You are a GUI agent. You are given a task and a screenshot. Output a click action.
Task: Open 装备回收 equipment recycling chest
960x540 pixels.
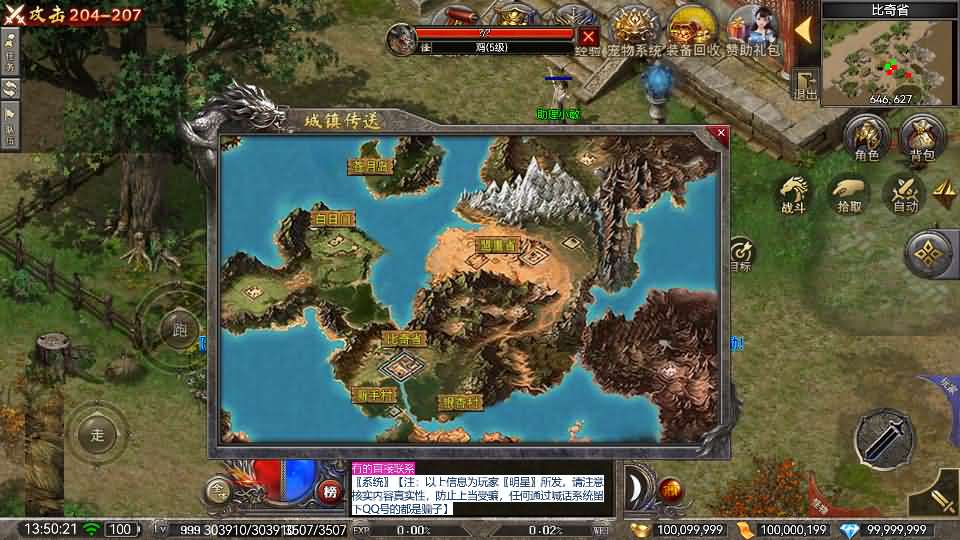(x=690, y=28)
